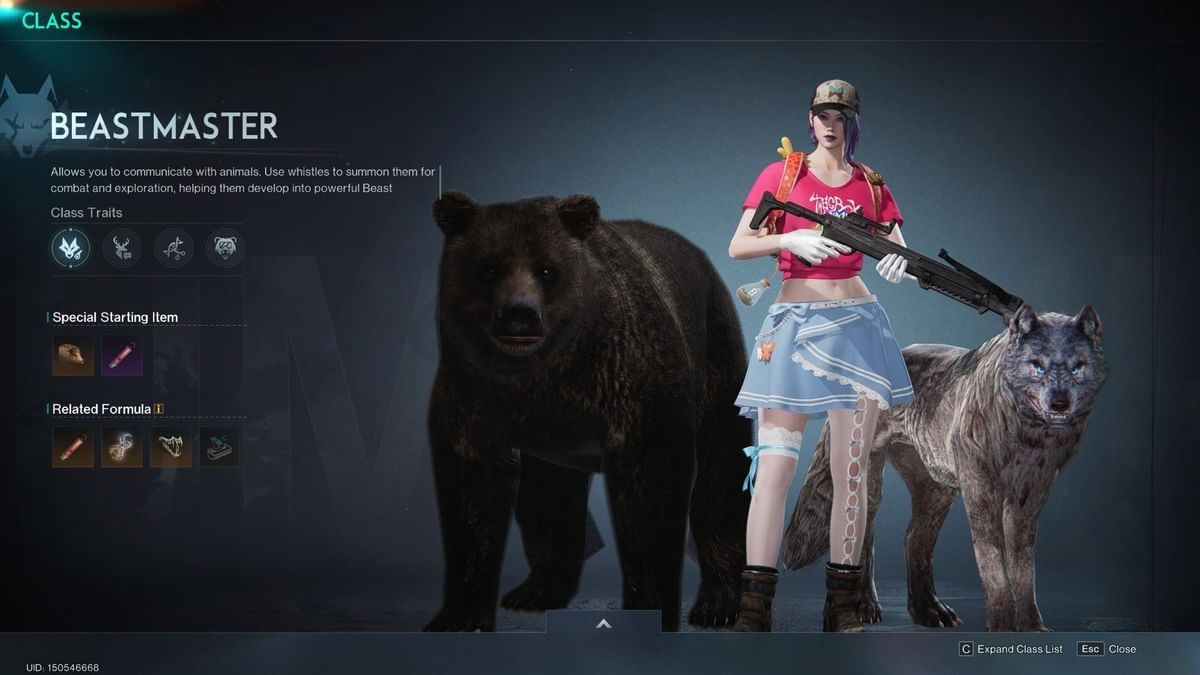View the jawbone trap formula

pyautogui.click(x=170, y=447)
